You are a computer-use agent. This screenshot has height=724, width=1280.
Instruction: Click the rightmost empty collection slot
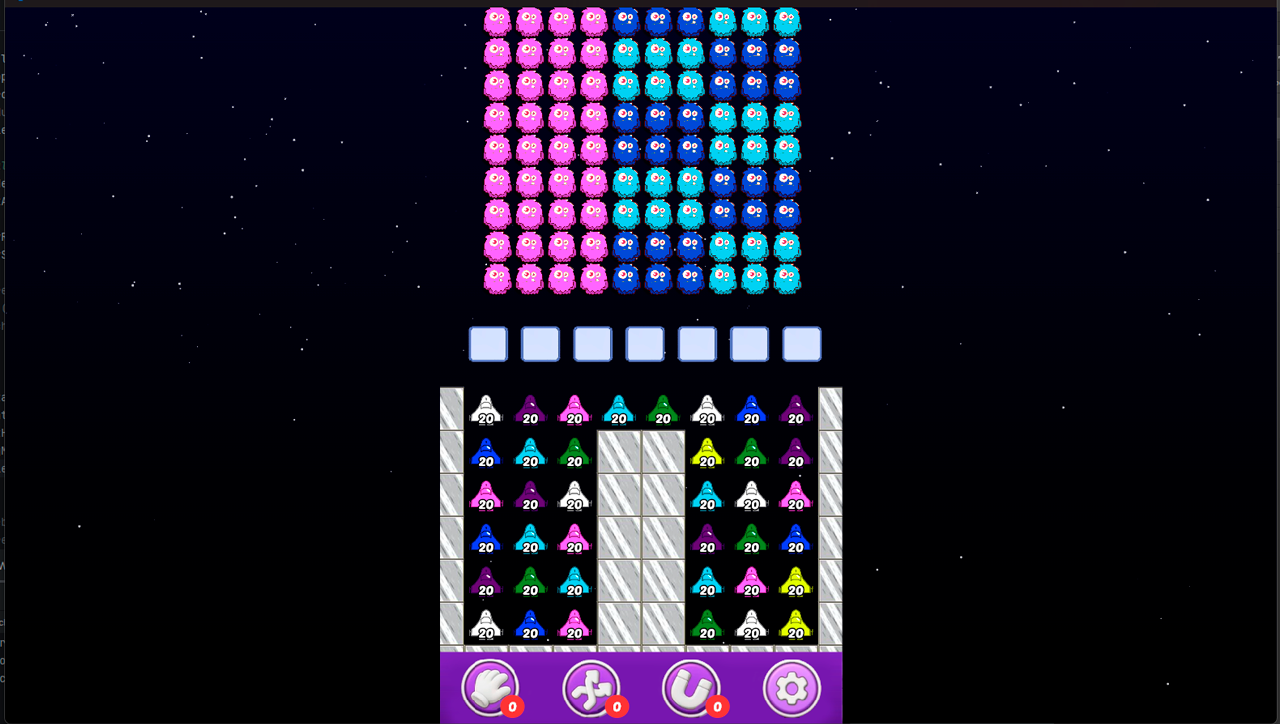(801, 343)
